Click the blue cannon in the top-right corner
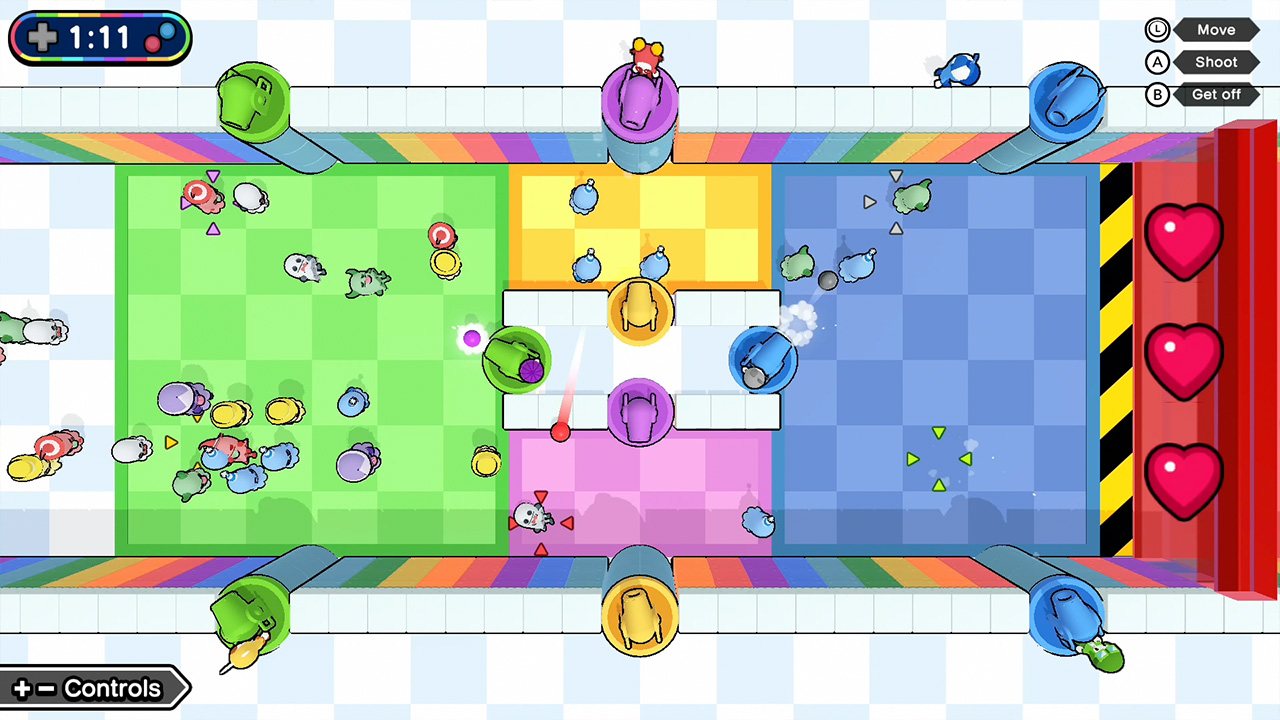 pos(1068,100)
